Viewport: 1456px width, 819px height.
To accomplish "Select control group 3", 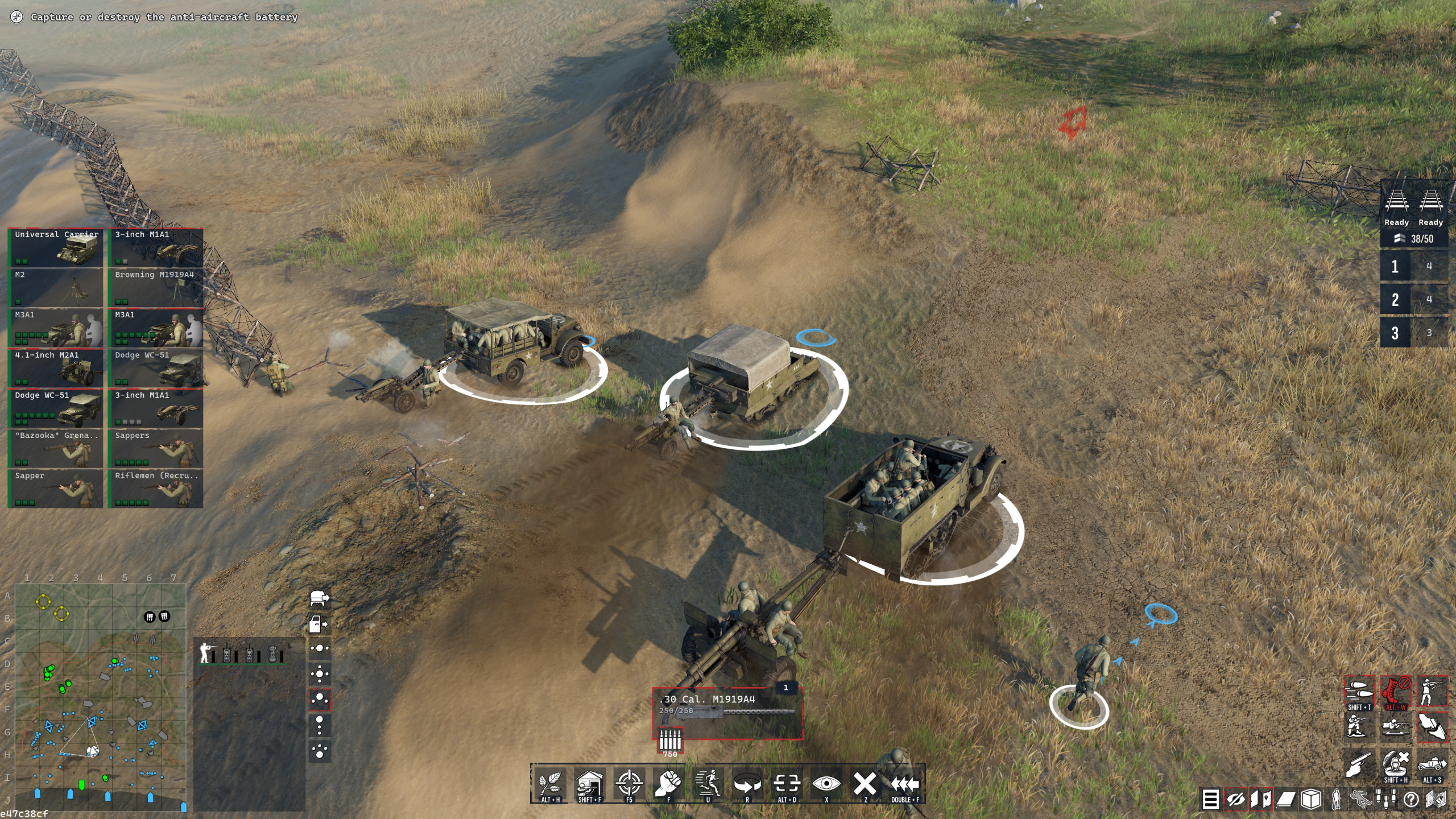I will (1395, 333).
